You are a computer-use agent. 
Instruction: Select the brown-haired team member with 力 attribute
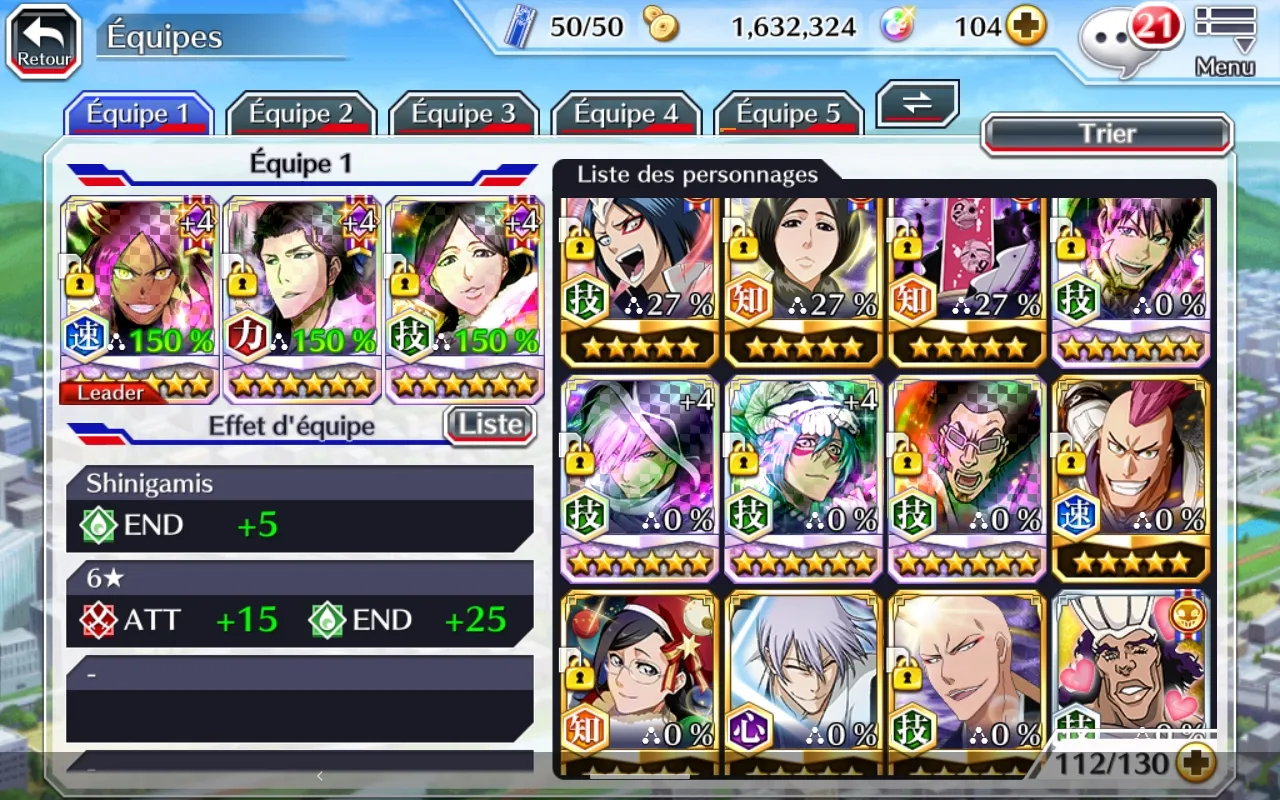[303, 298]
